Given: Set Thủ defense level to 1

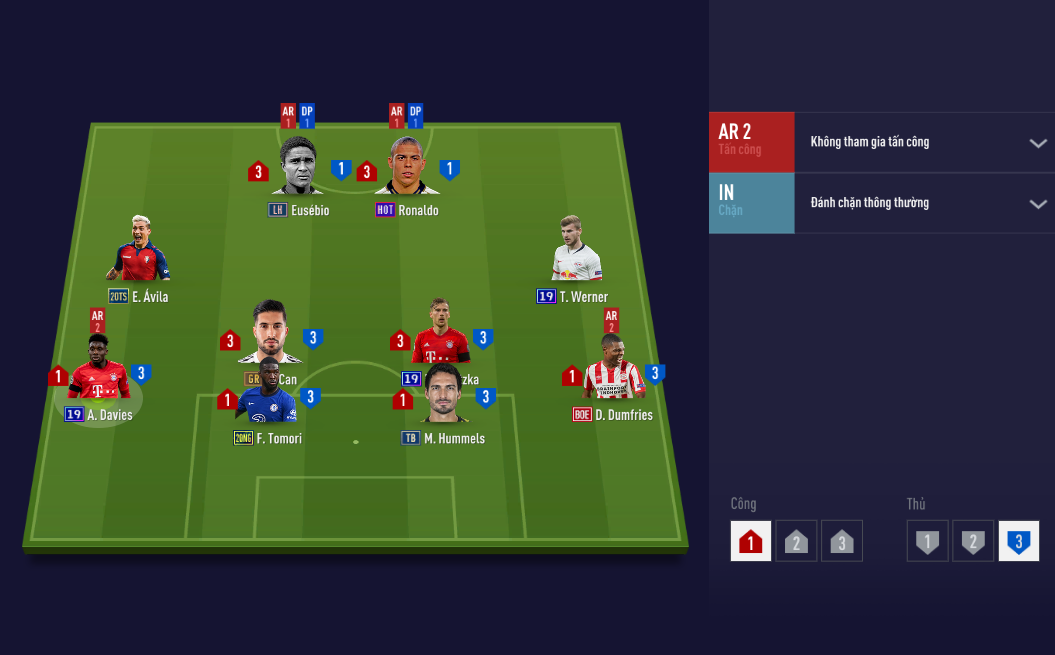Looking at the screenshot, I should [x=927, y=541].
